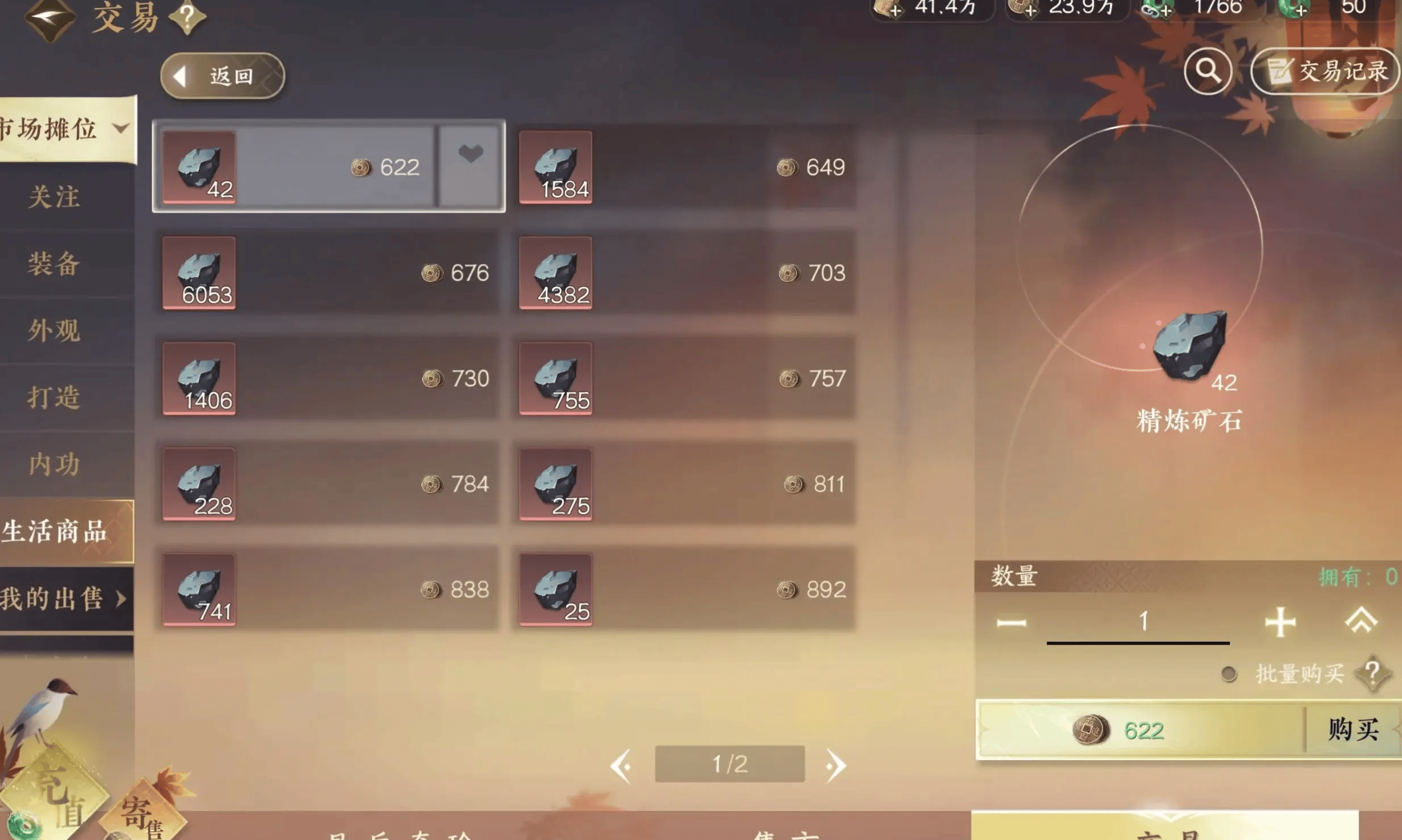Screen dimensions: 1402x840
Task: Open the 打造 category
Action: tap(54, 397)
